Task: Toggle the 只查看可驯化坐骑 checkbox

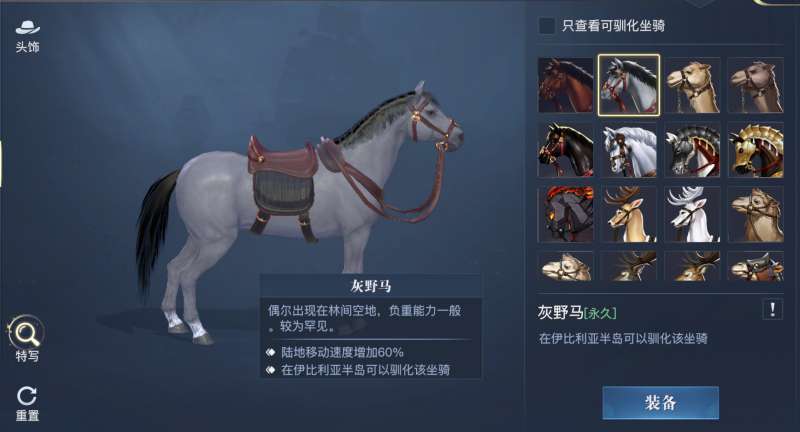Action: (x=547, y=26)
